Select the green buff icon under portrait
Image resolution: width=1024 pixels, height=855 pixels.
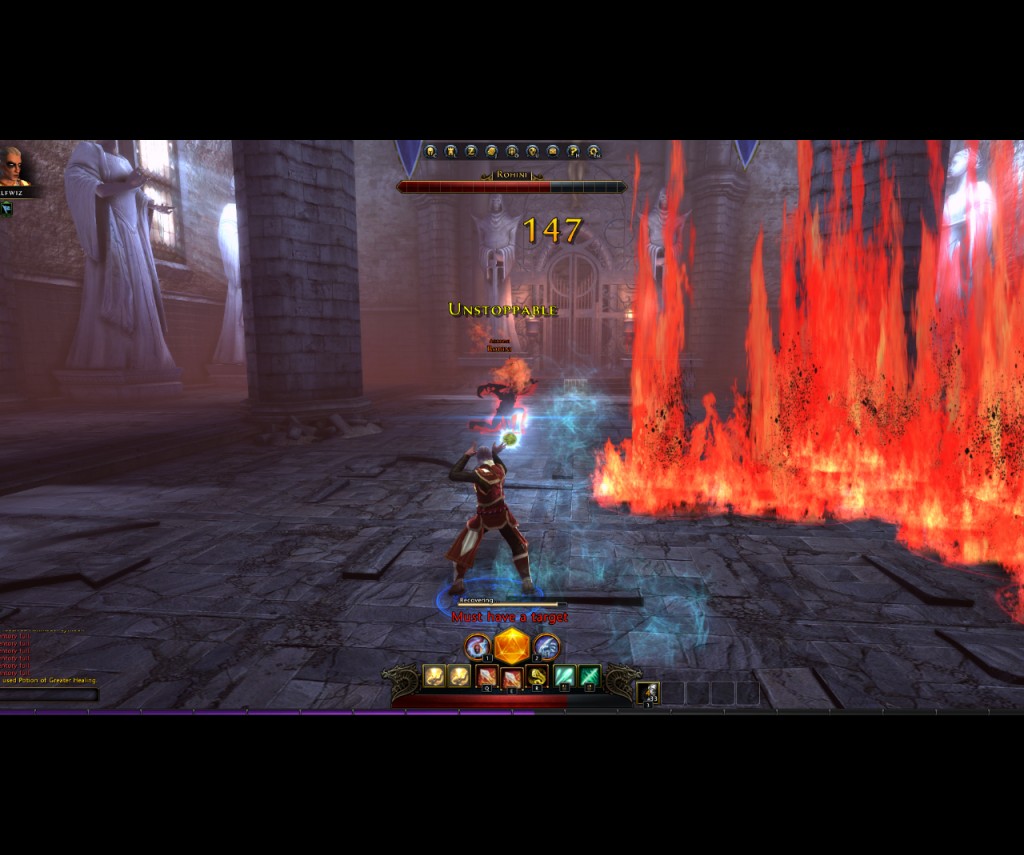pos(7,207)
